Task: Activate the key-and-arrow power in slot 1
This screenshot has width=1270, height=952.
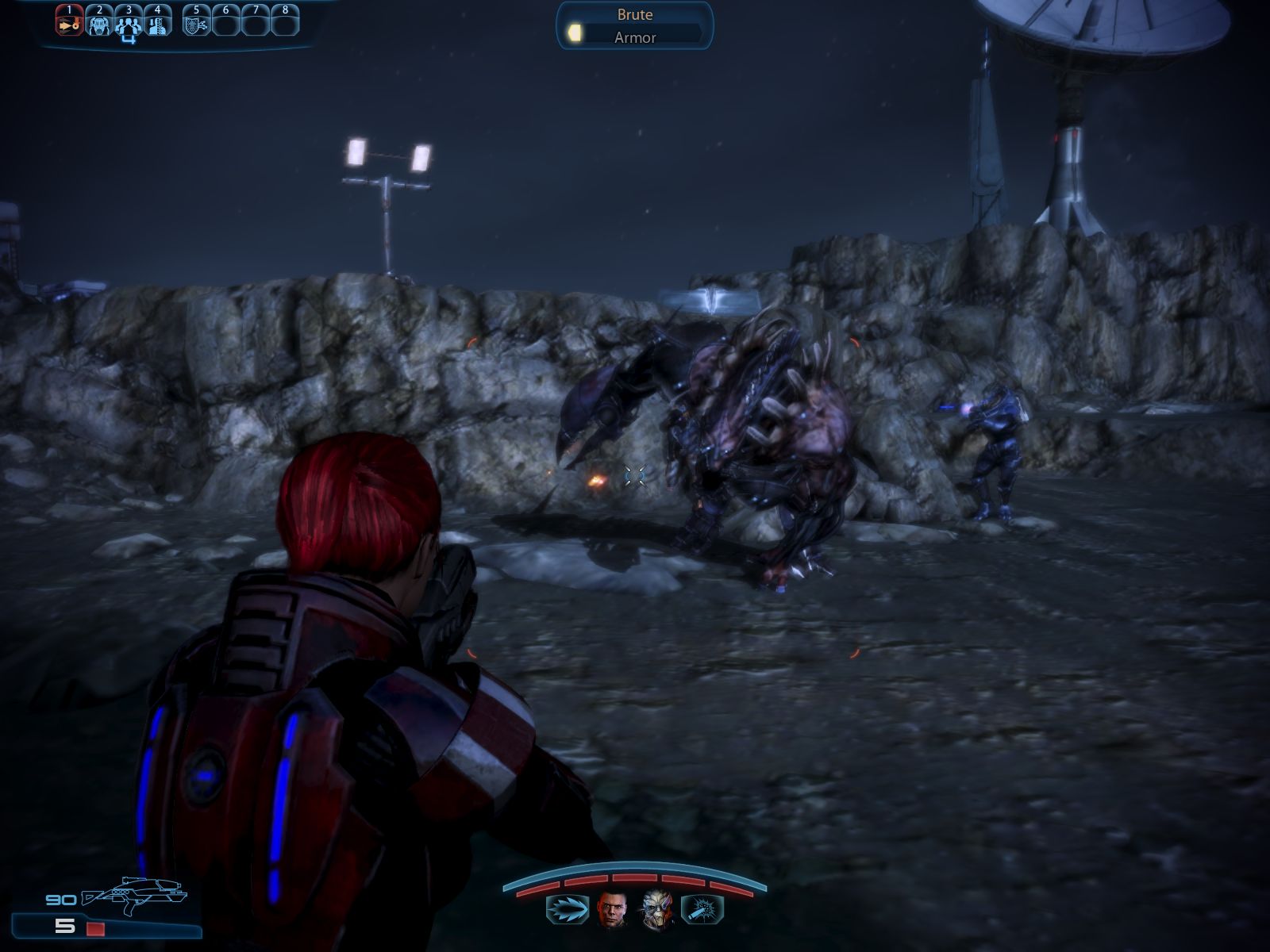Action: tap(69, 24)
